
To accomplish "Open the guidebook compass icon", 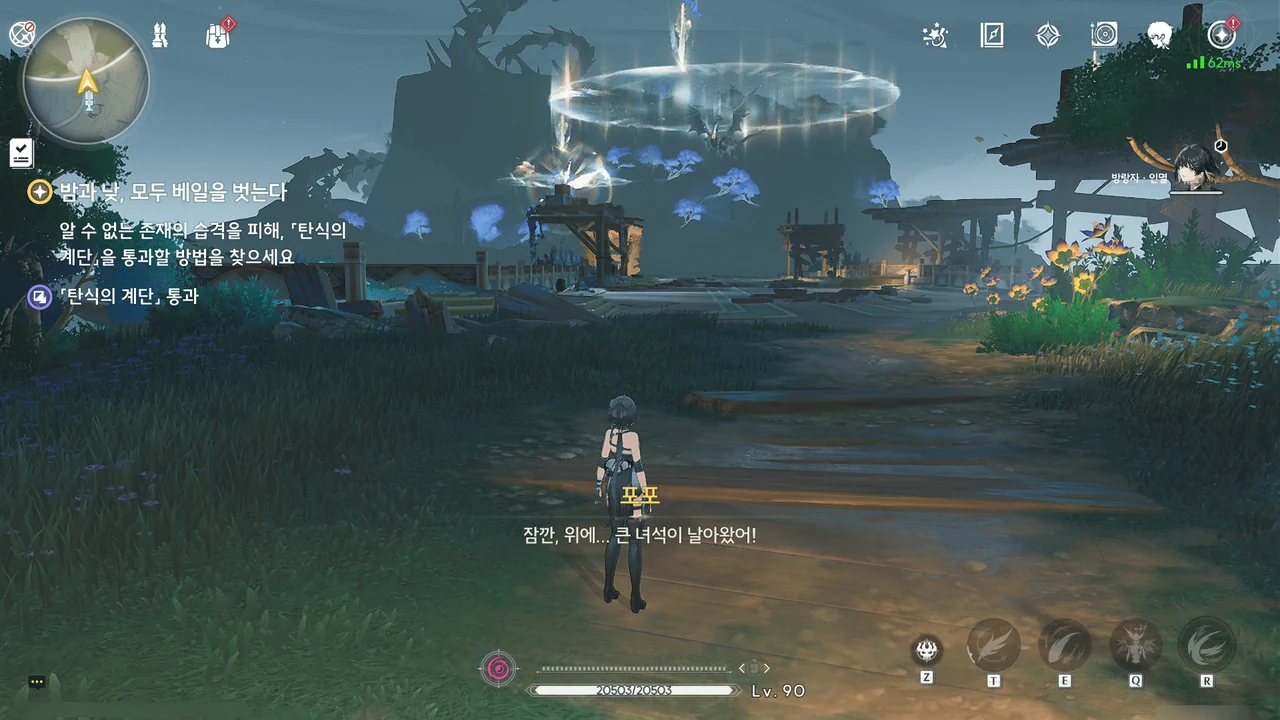I will pyautogui.click(x=991, y=35).
